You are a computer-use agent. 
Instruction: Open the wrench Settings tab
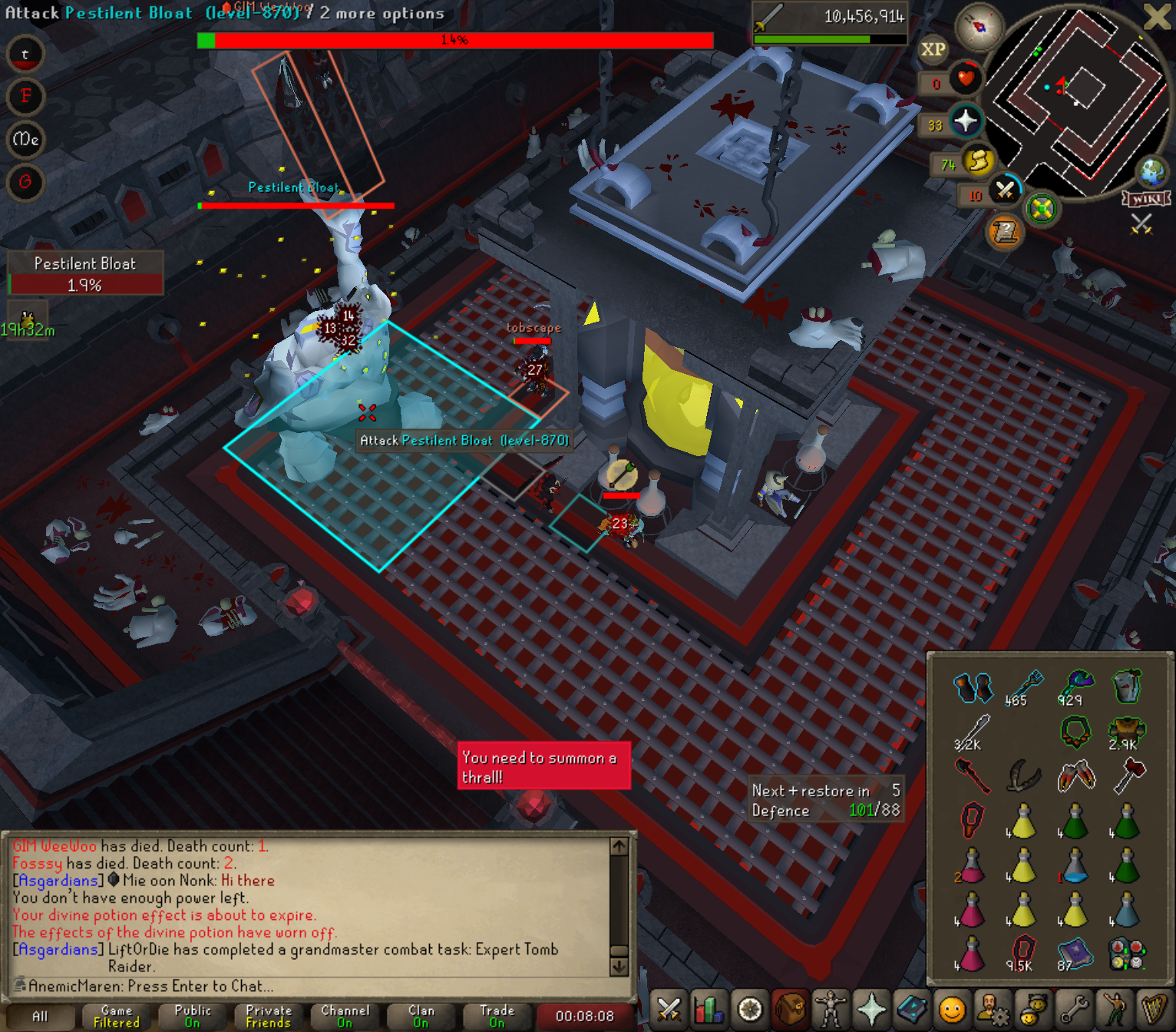click(x=1074, y=1010)
